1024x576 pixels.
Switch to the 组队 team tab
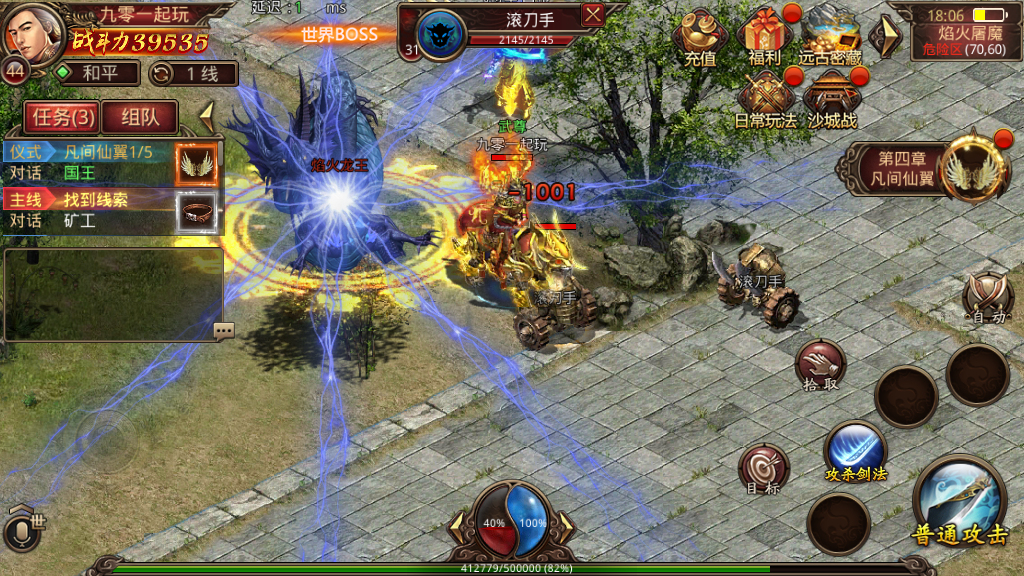pos(140,117)
